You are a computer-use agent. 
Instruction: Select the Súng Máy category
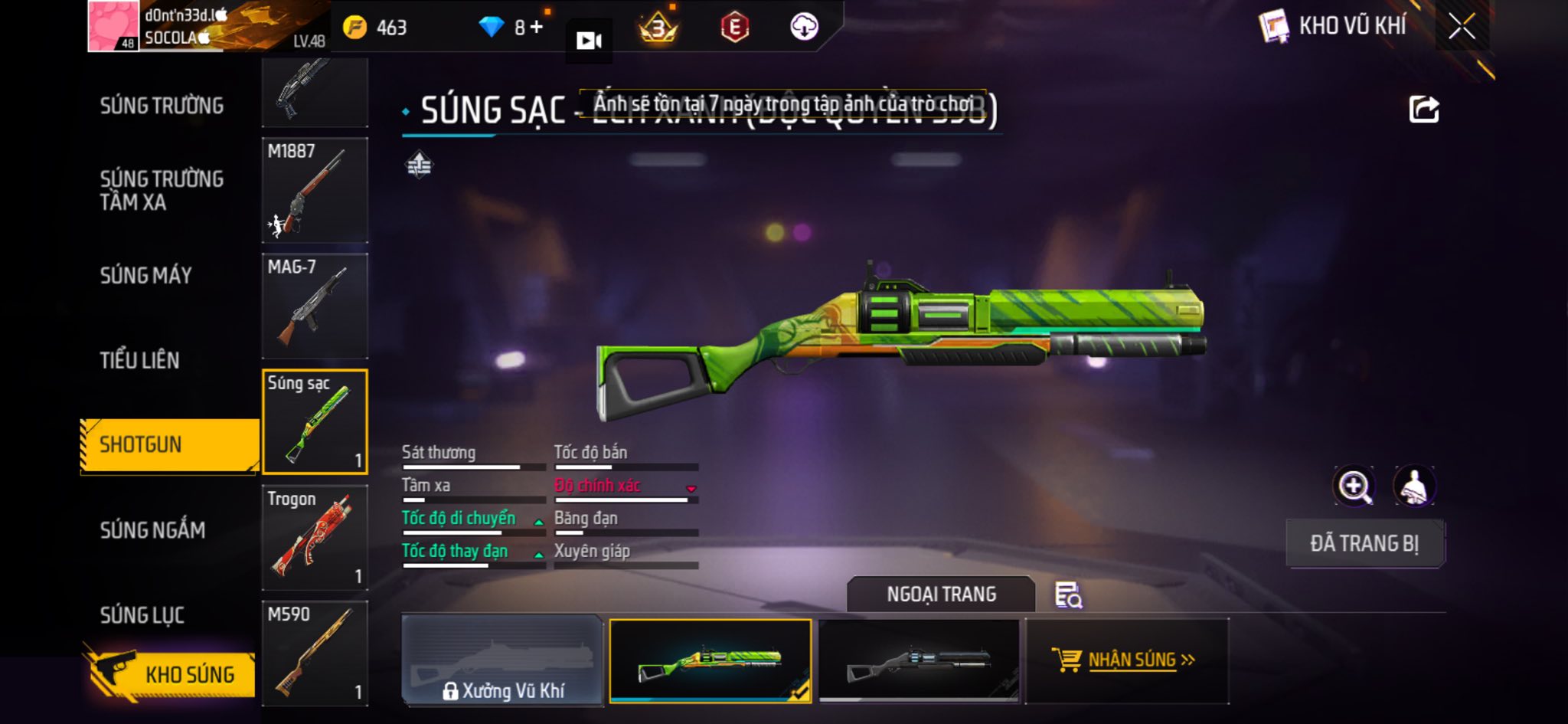pyautogui.click(x=145, y=275)
